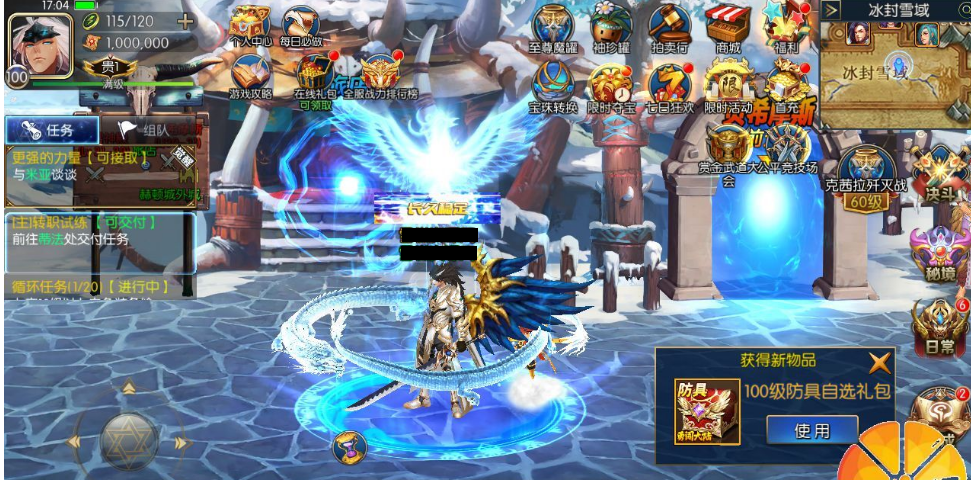Open the 每日必做 daily tasks icon
Image resolution: width=971 pixels, height=480 pixels.
point(300,24)
